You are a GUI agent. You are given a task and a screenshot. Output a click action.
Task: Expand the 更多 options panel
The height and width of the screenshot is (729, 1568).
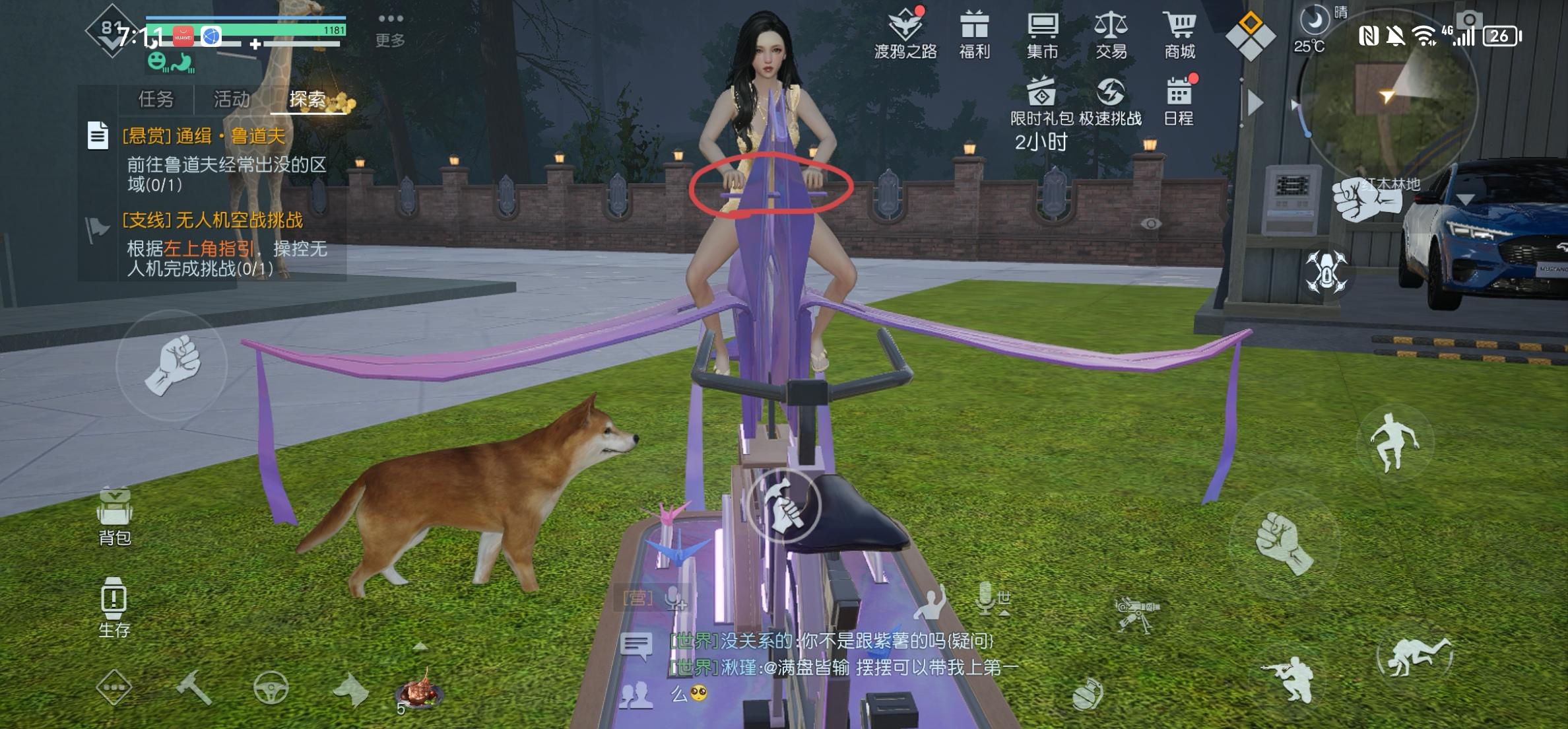point(389,30)
